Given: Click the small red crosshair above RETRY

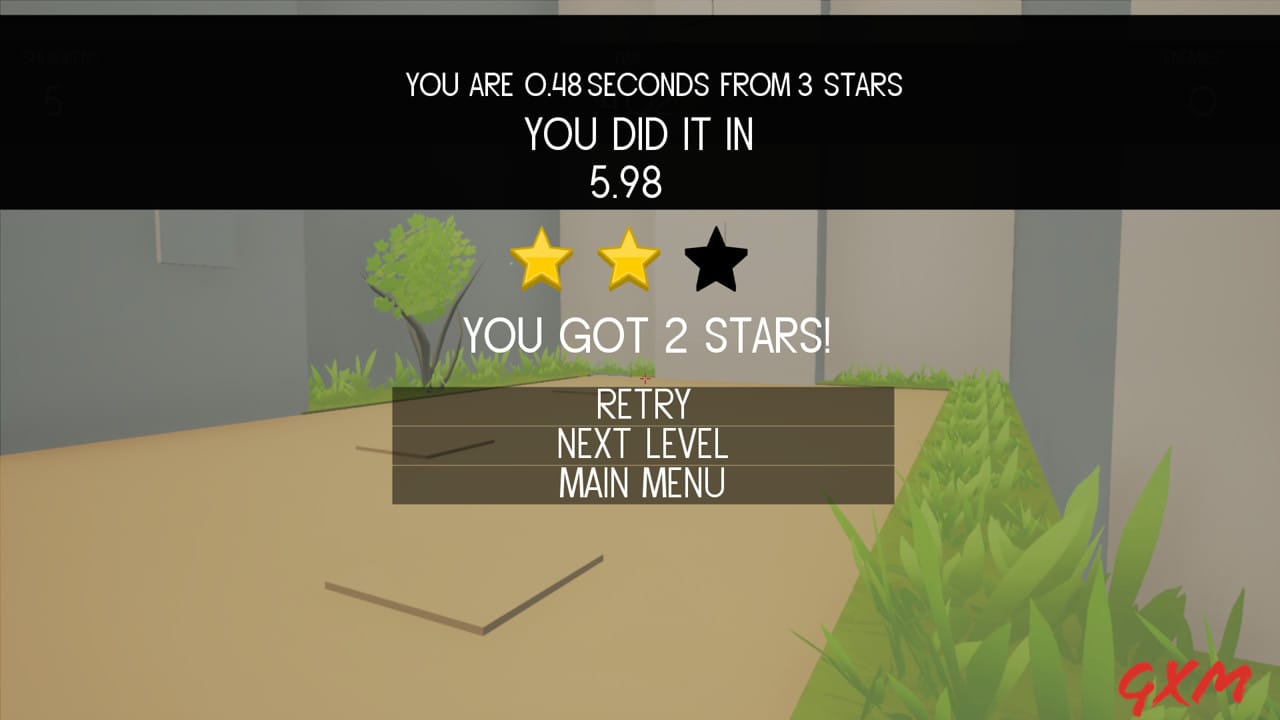Looking at the screenshot, I should coord(645,380).
